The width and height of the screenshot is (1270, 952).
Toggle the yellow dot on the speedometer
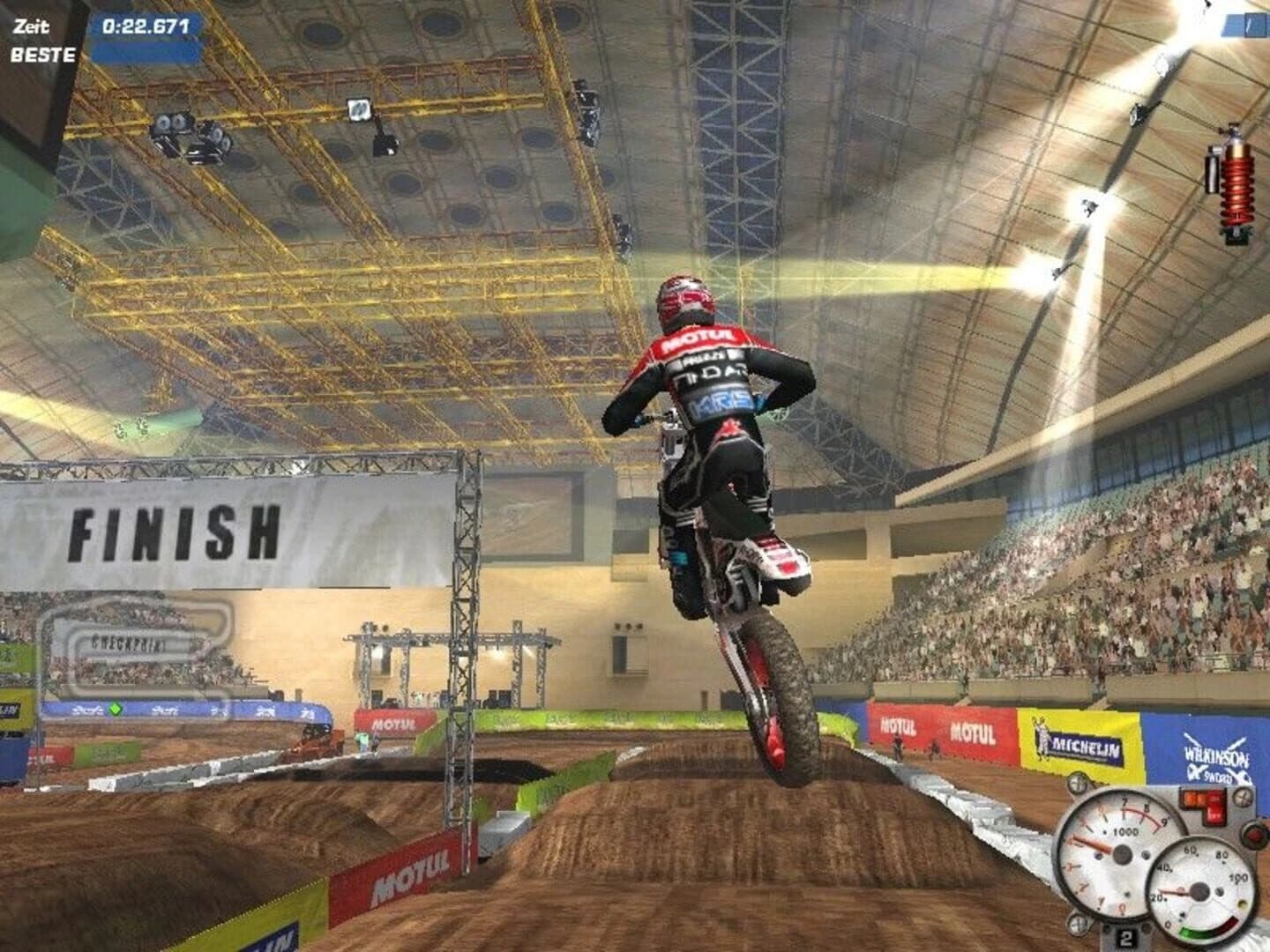[x=1242, y=904]
